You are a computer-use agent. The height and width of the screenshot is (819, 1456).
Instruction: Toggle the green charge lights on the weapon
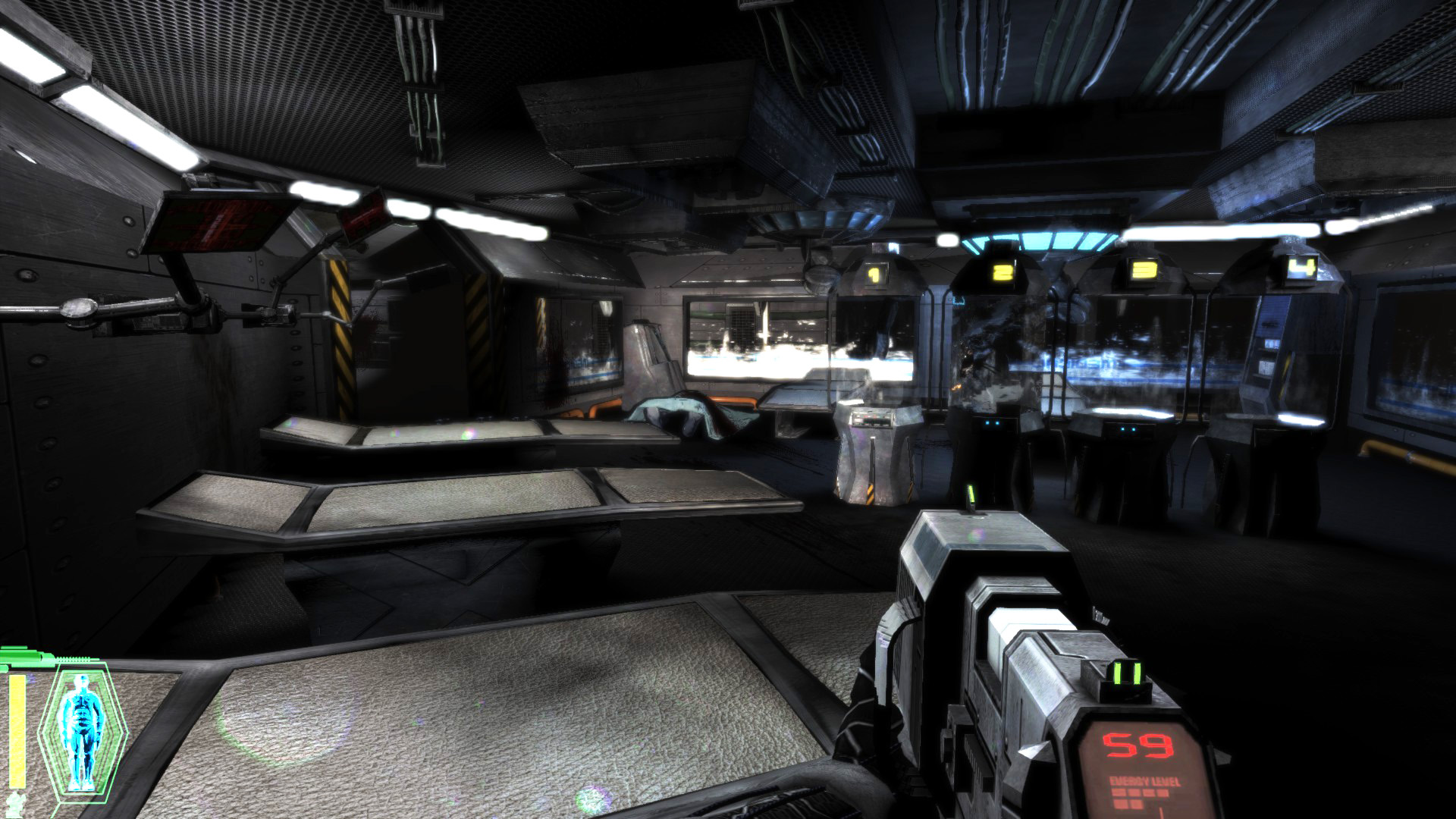[x=1126, y=672]
